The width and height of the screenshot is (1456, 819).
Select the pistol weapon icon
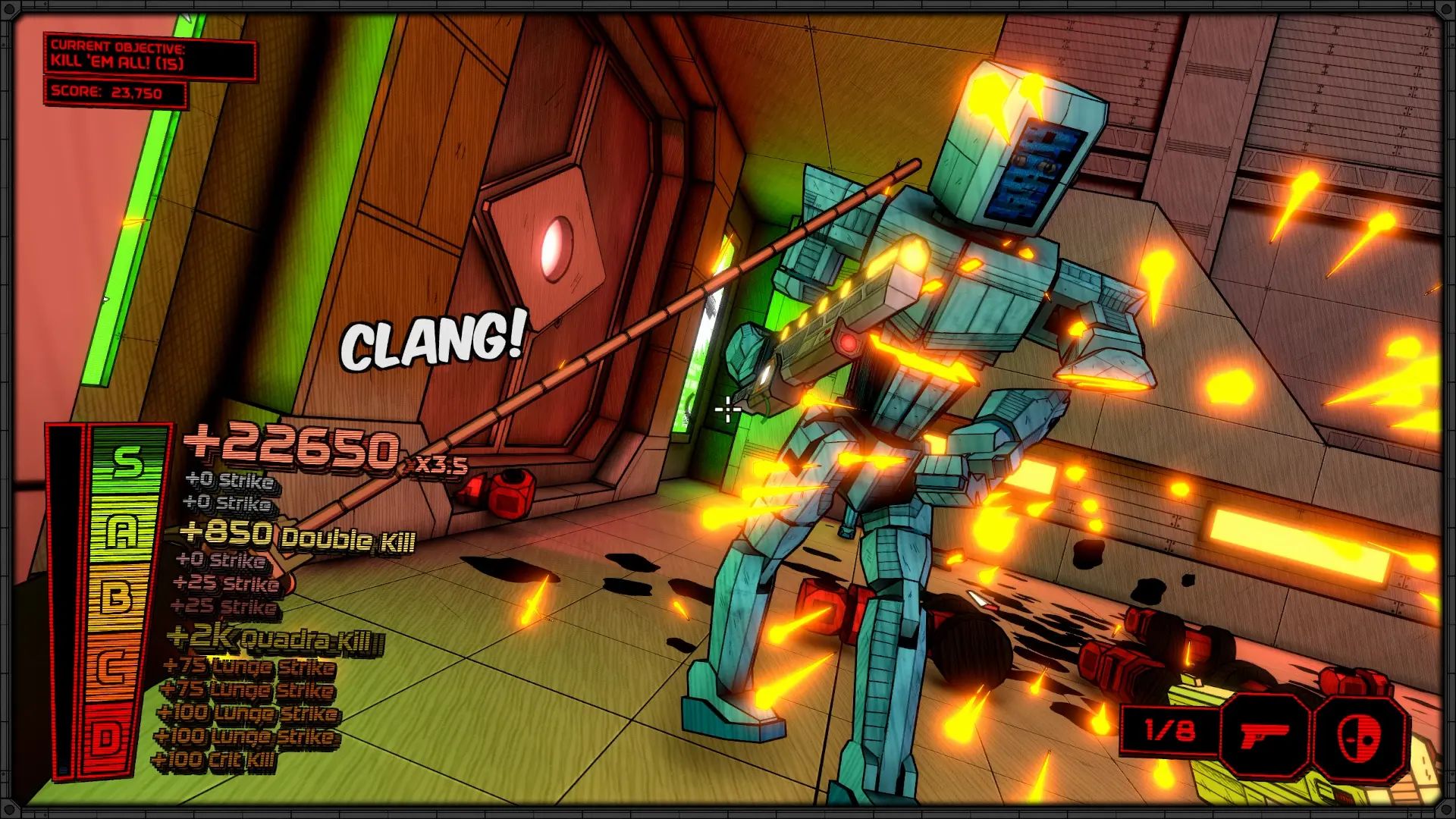point(1265,734)
